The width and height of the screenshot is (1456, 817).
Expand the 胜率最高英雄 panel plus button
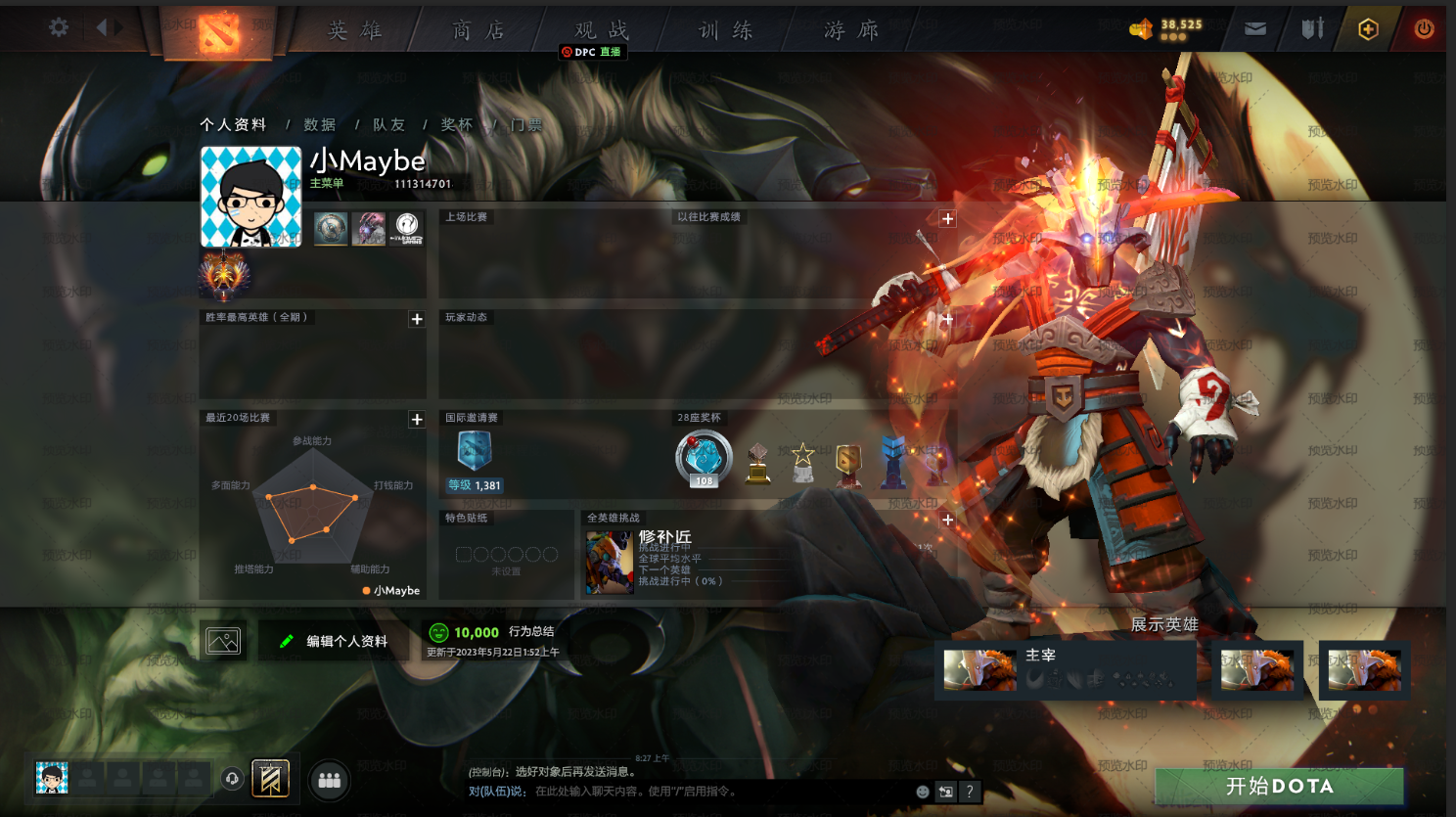pos(417,319)
